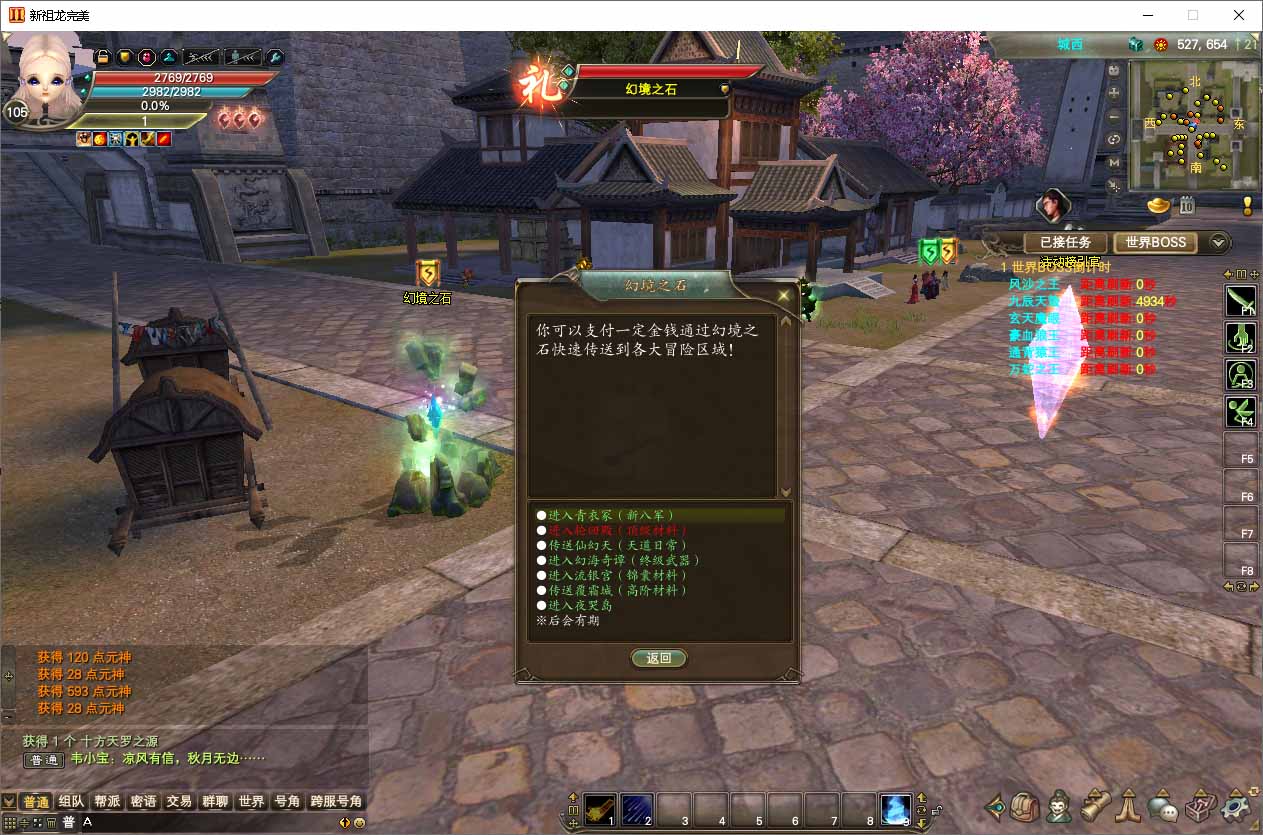Close the 幻境之石 dialog window
1263x835 pixels.
pyautogui.click(x=784, y=295)
